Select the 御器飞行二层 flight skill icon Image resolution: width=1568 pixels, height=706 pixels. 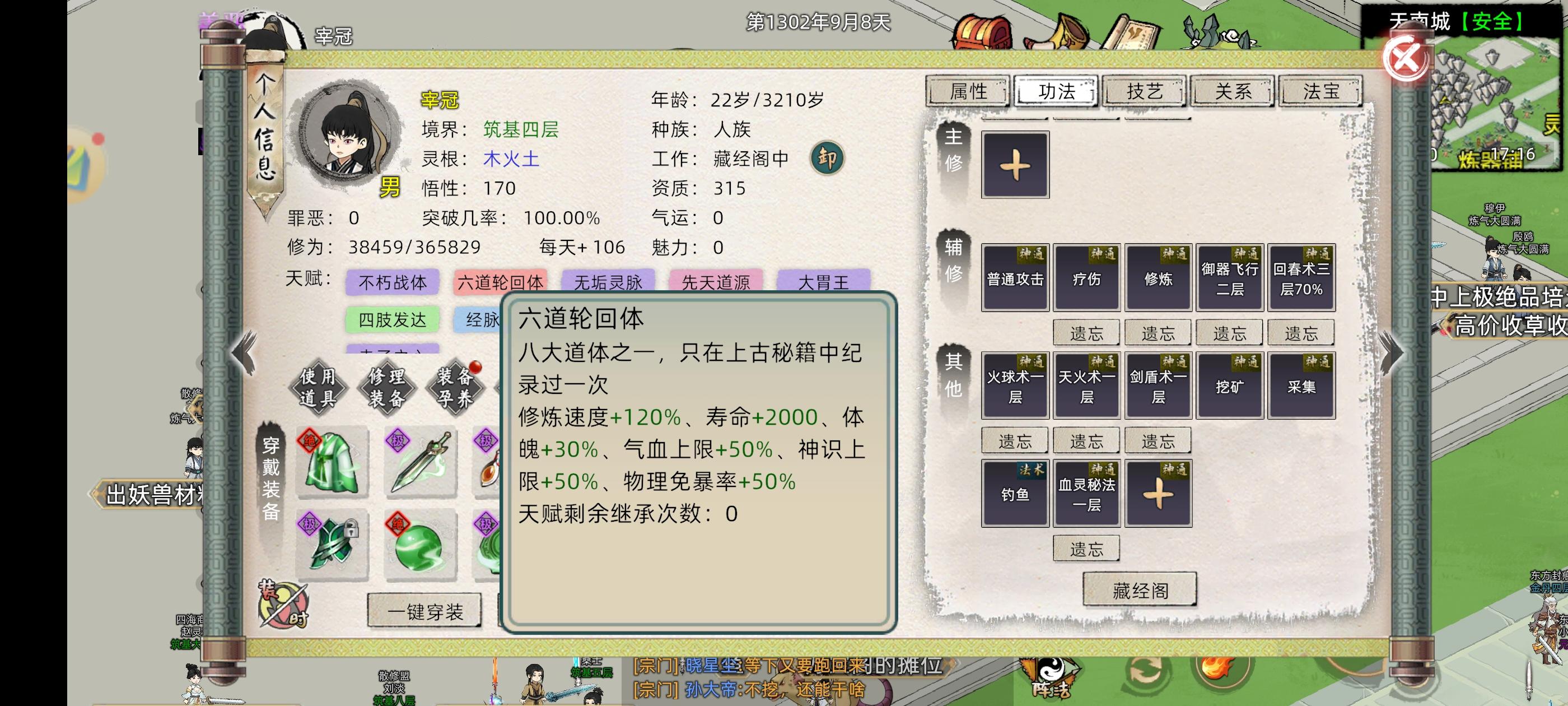[x=1230, y=278]
